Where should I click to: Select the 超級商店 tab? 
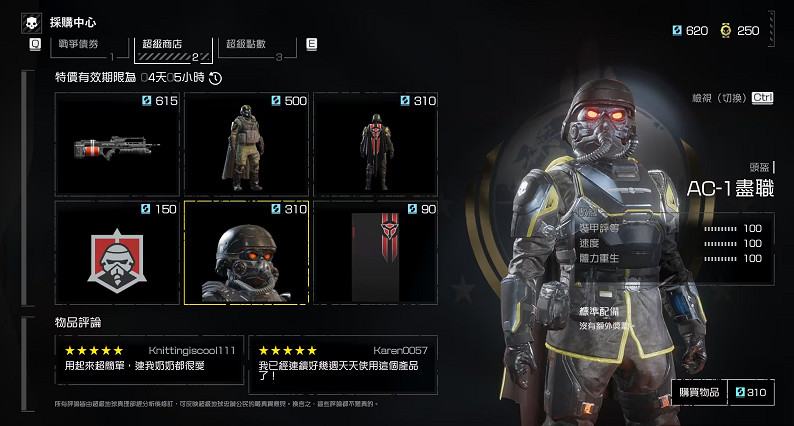[166, 45]
